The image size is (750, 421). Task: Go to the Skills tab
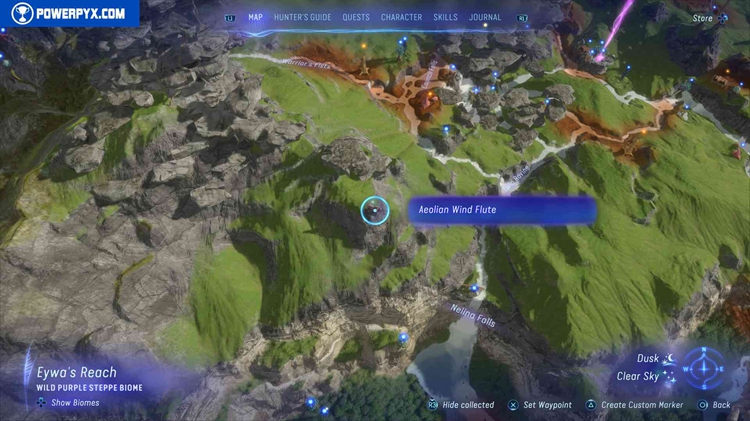(447, 17)
